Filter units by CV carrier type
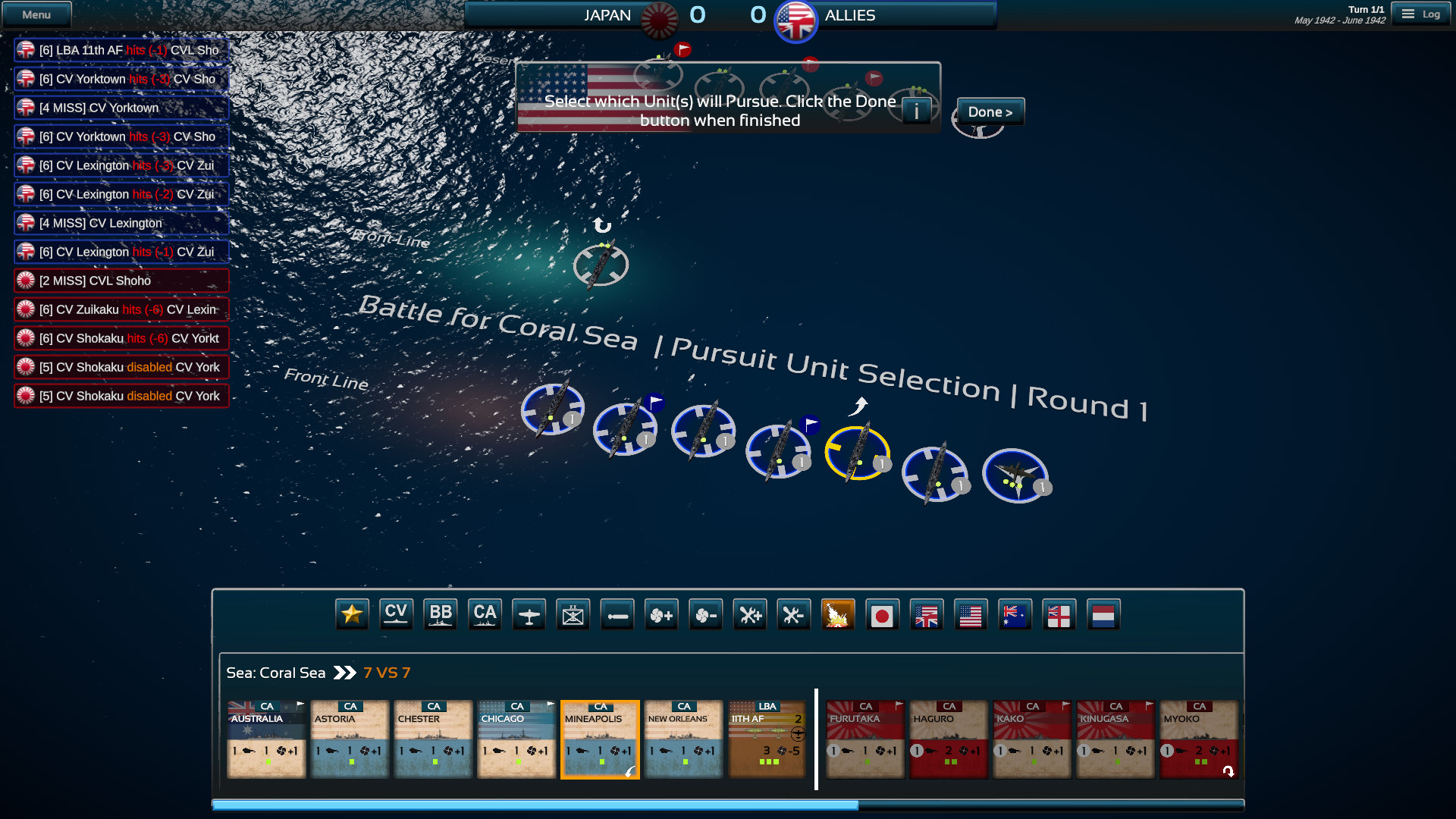This screenshot has height=819, width=1456. (396, 614)
